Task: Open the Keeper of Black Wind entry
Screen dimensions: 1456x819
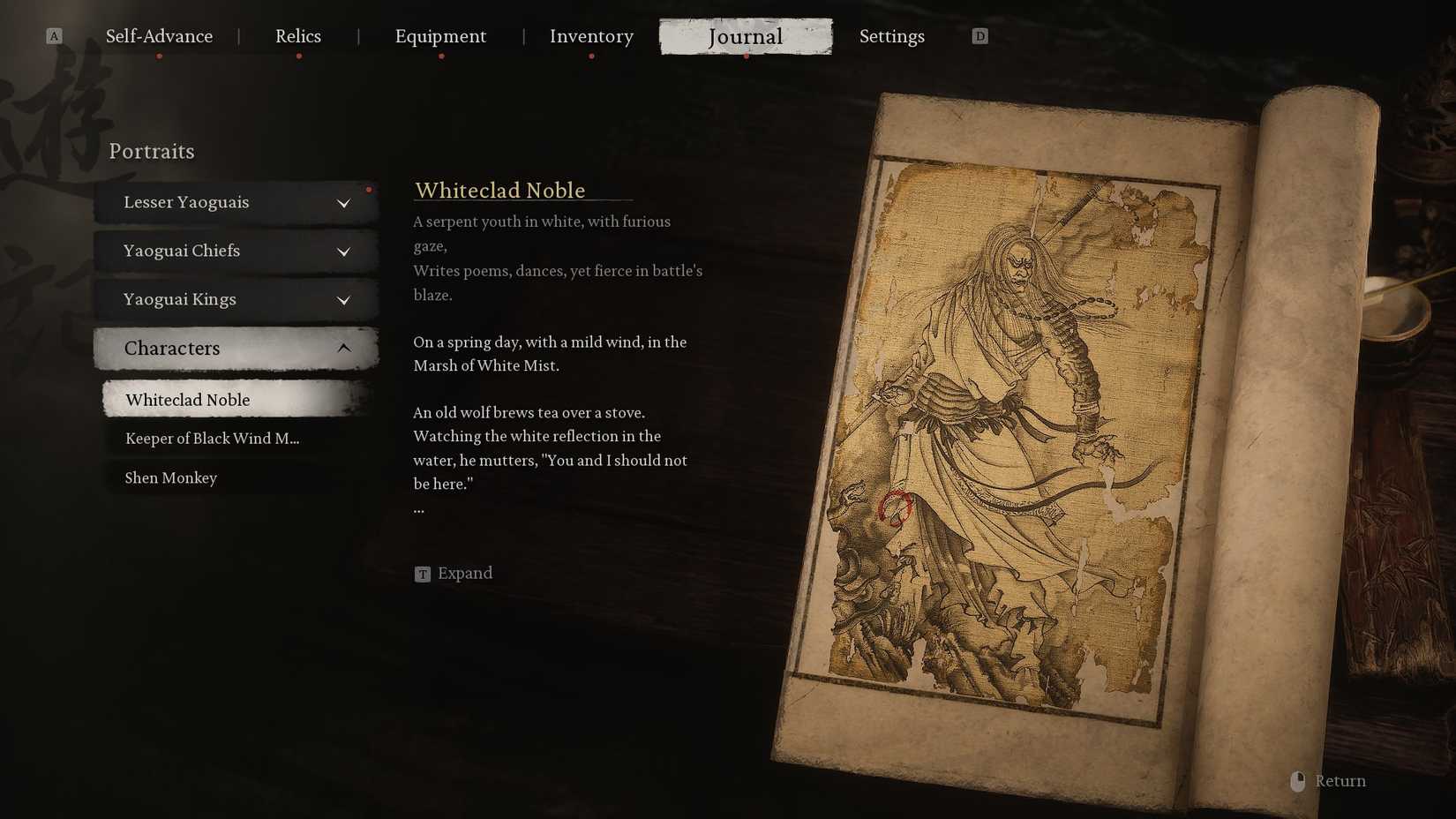Action: tap(212, 438)
